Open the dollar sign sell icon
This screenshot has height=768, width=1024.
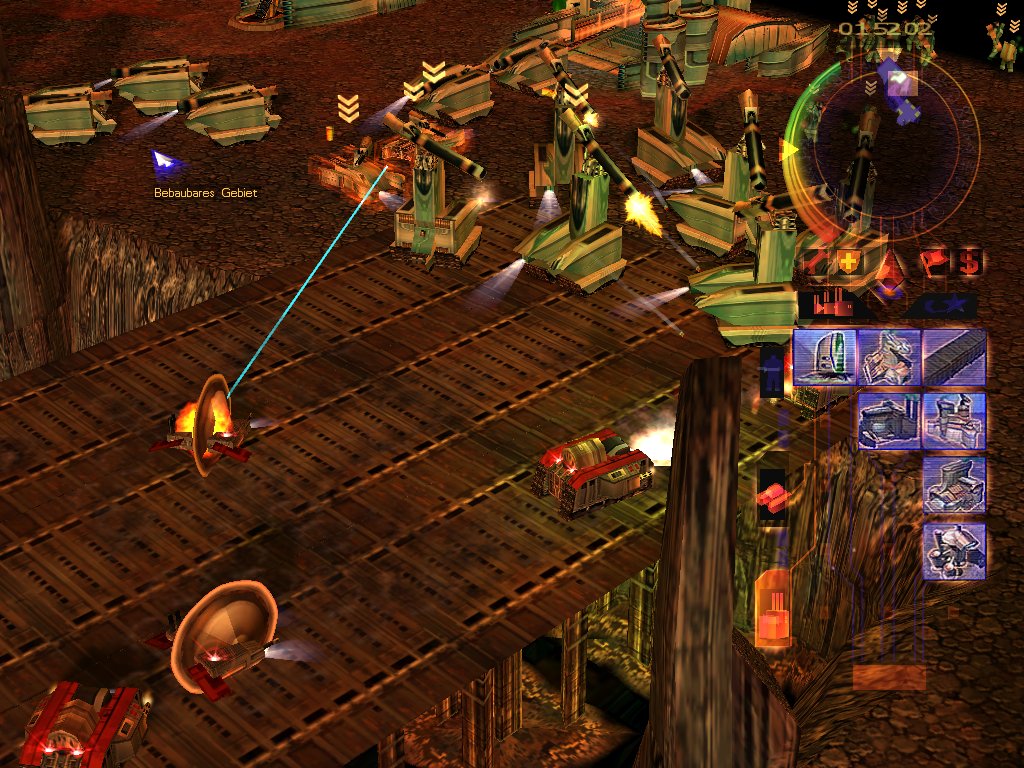click(969, 262)
